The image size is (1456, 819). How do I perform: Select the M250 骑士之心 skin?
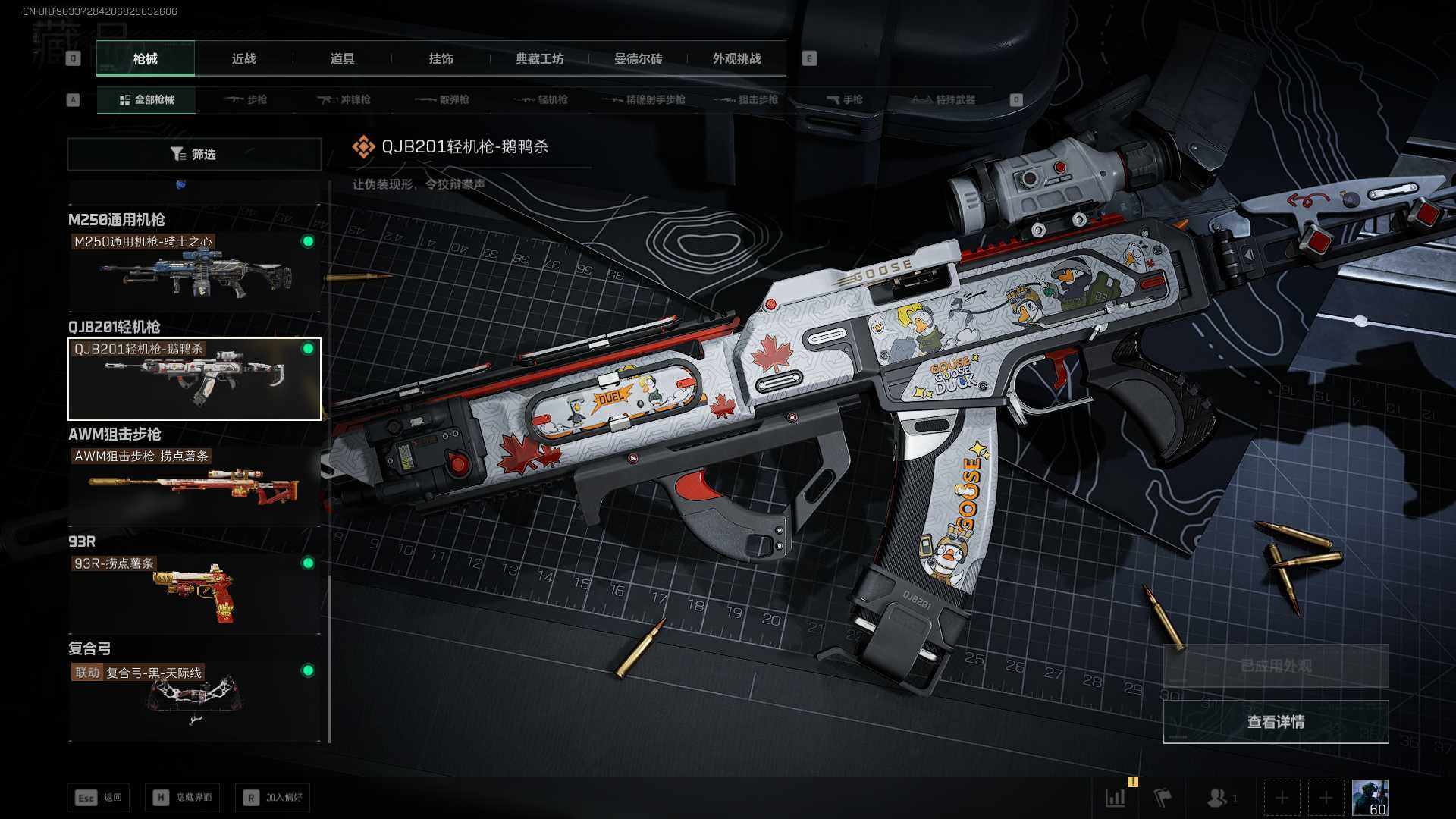(194, 271)
